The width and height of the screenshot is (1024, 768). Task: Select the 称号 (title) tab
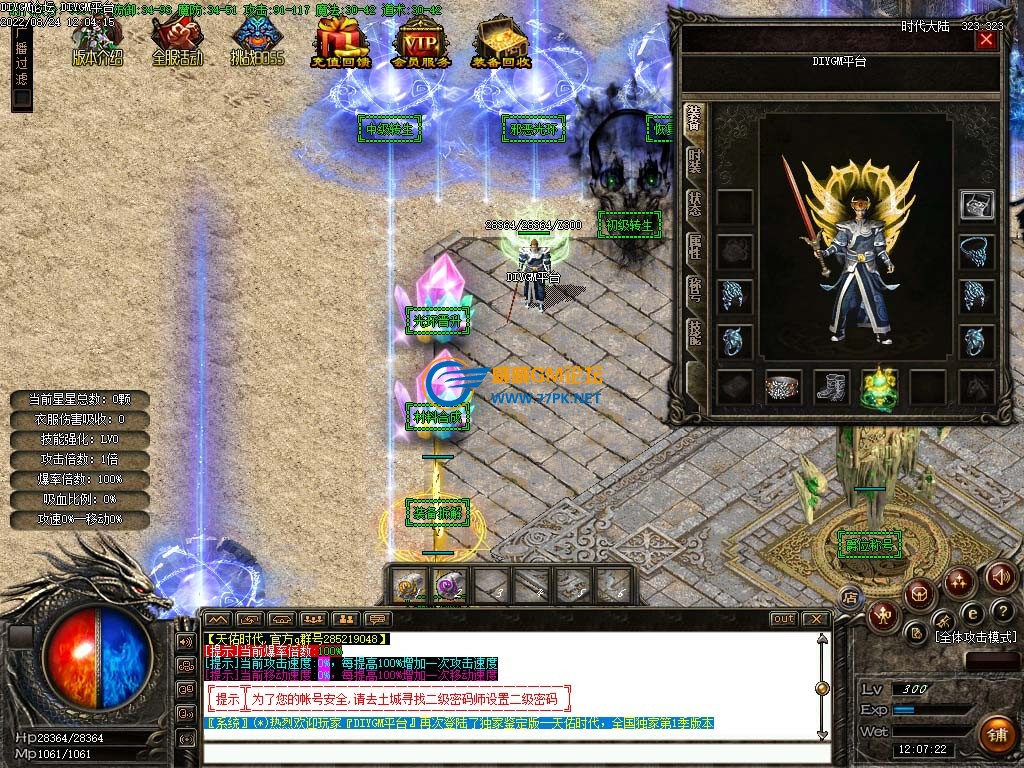tap(695, 292)
